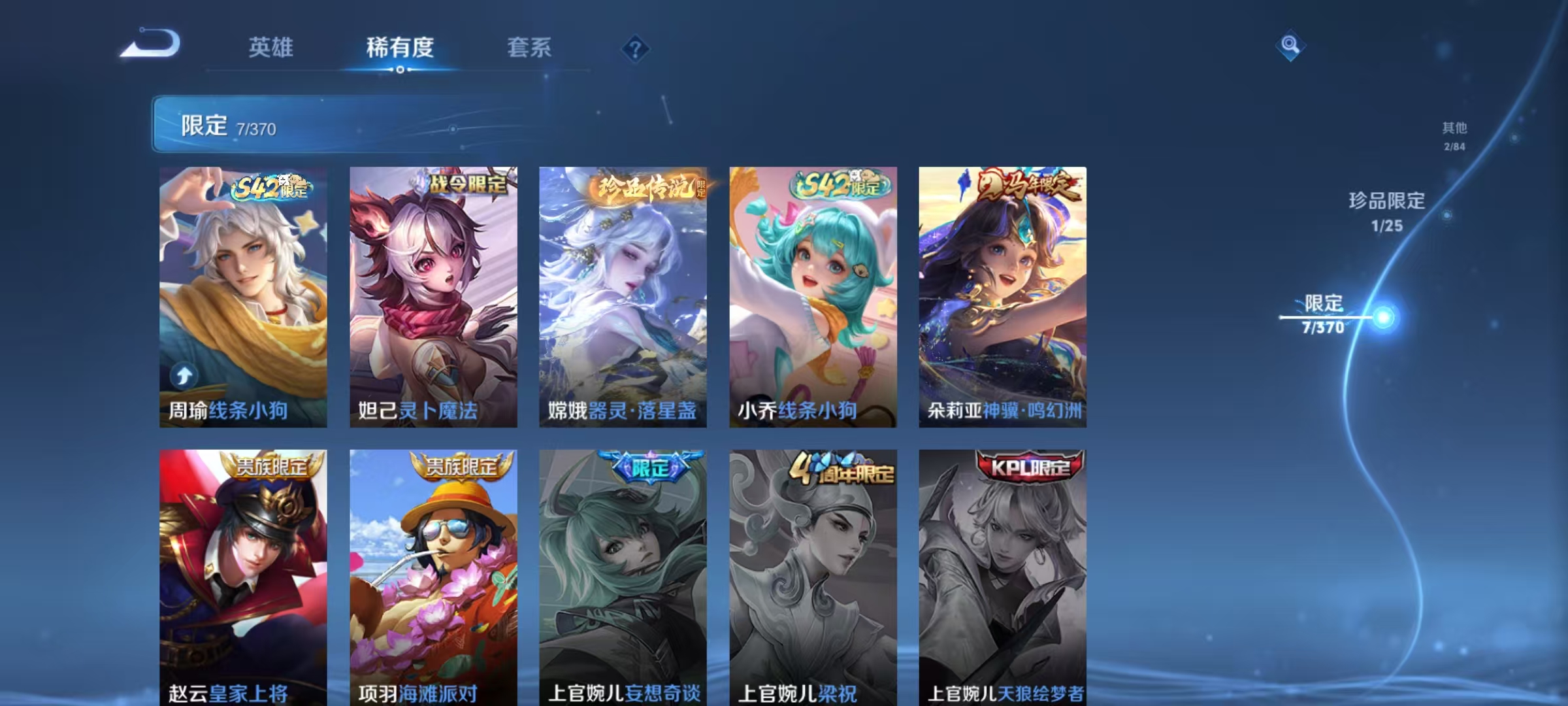Open the 项羽海滩派对 skin thumbnail
The width and height of the screenshot is (1568, 706).
433,575
